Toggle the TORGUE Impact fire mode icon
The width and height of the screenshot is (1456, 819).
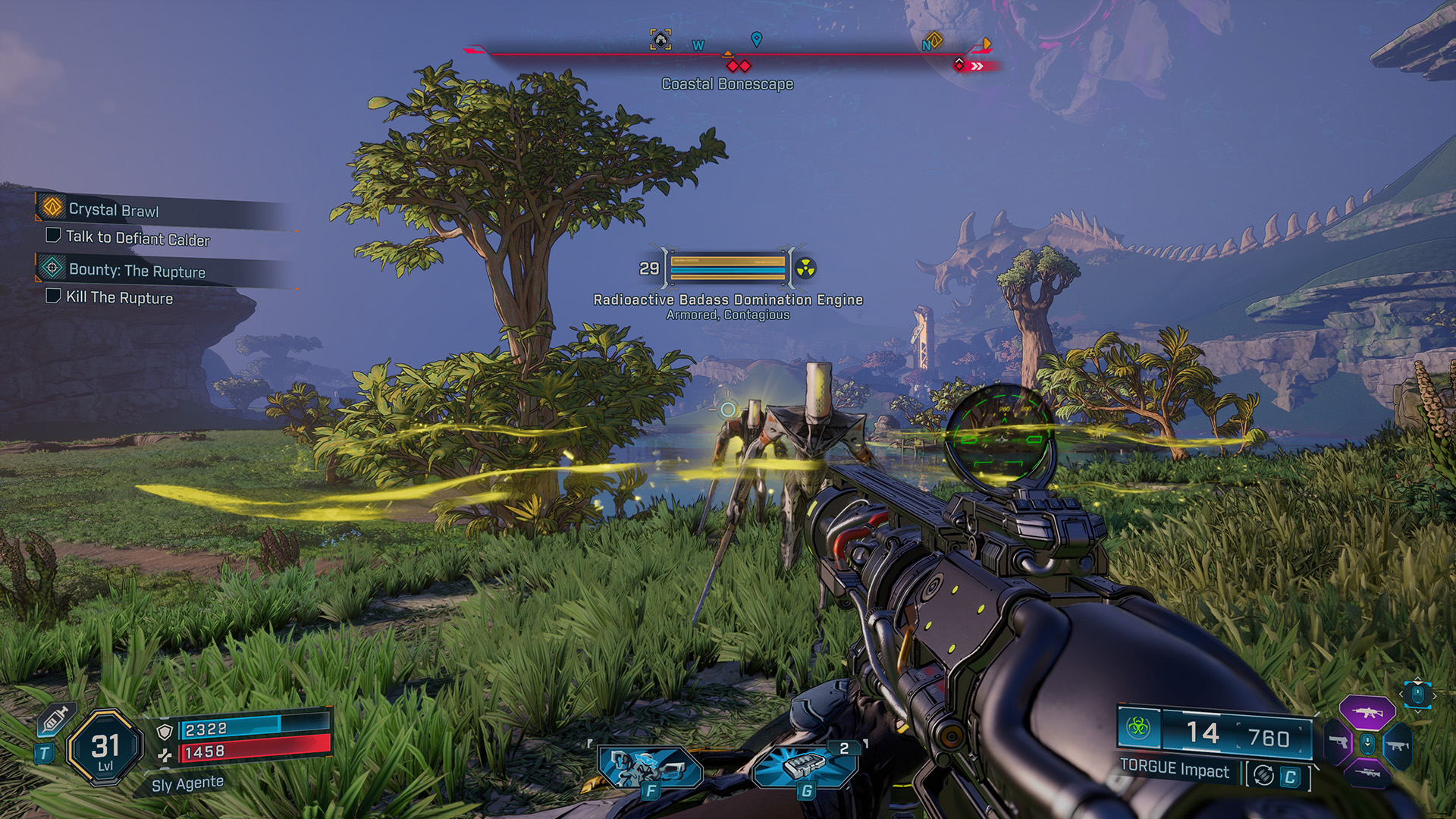tap(1263, 775)
